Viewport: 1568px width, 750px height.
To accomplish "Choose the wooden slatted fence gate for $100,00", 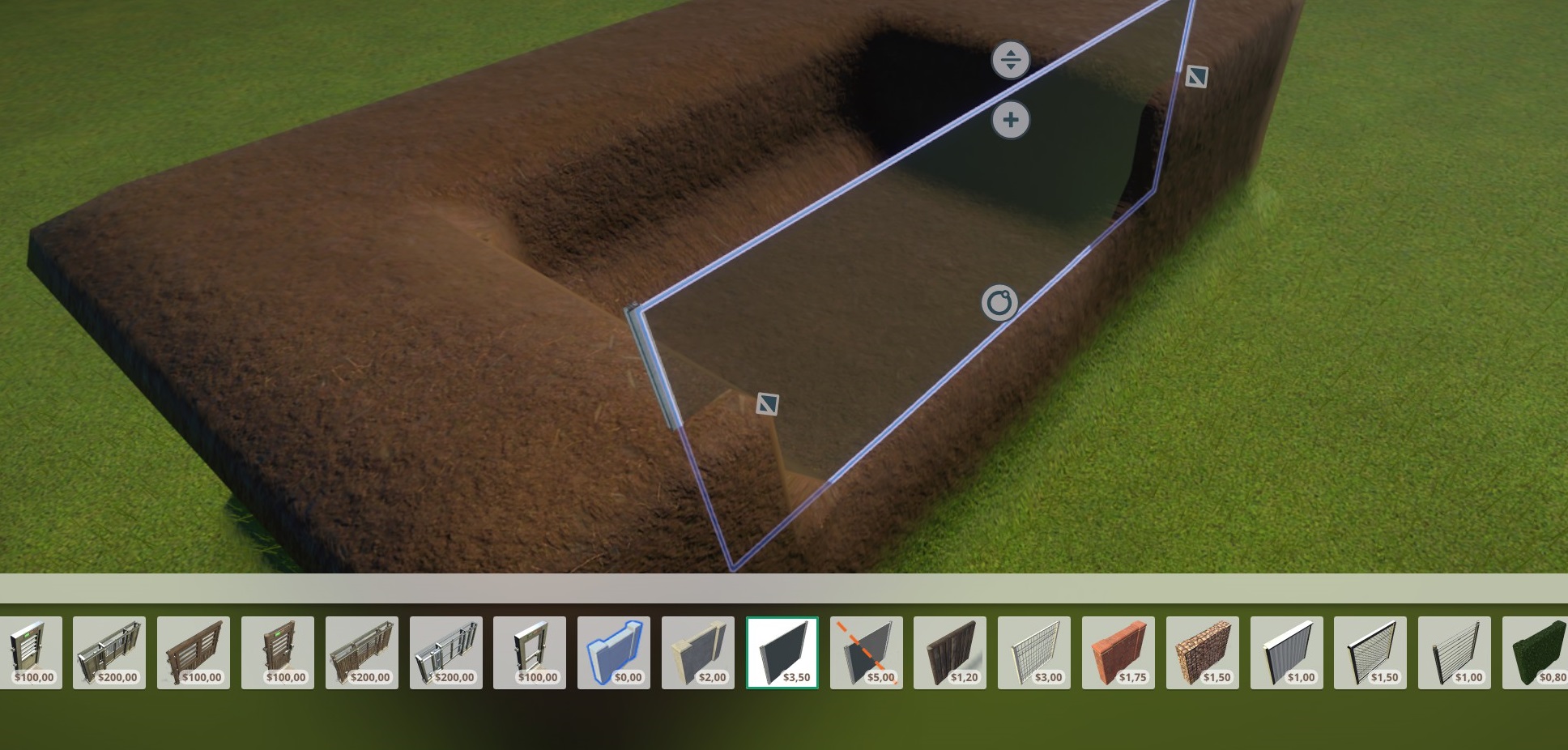I will 194,652.
